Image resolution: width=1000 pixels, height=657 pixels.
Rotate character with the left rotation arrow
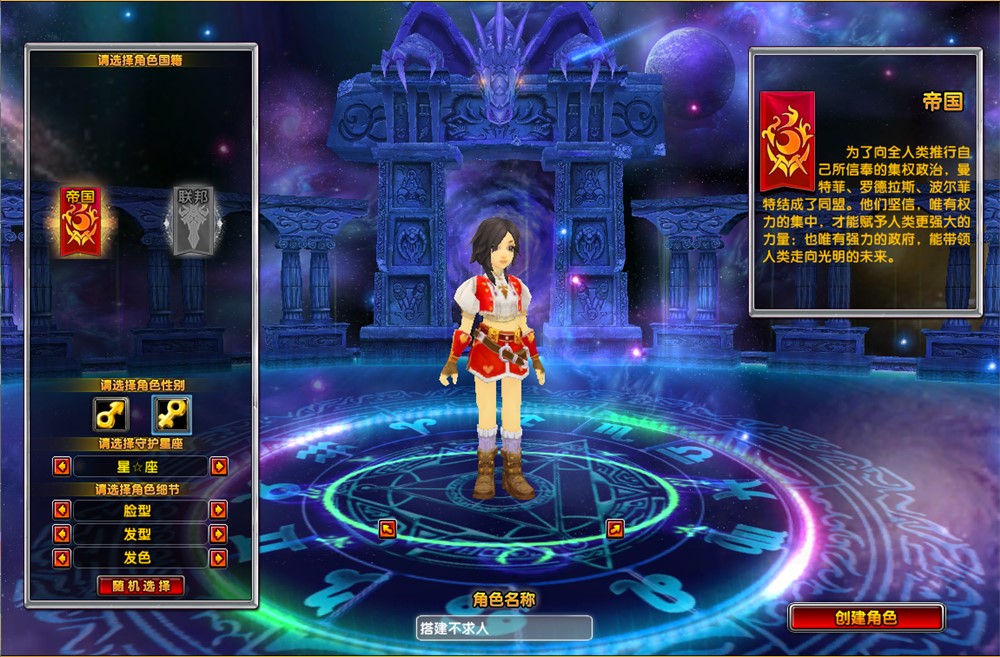point(388,528)
